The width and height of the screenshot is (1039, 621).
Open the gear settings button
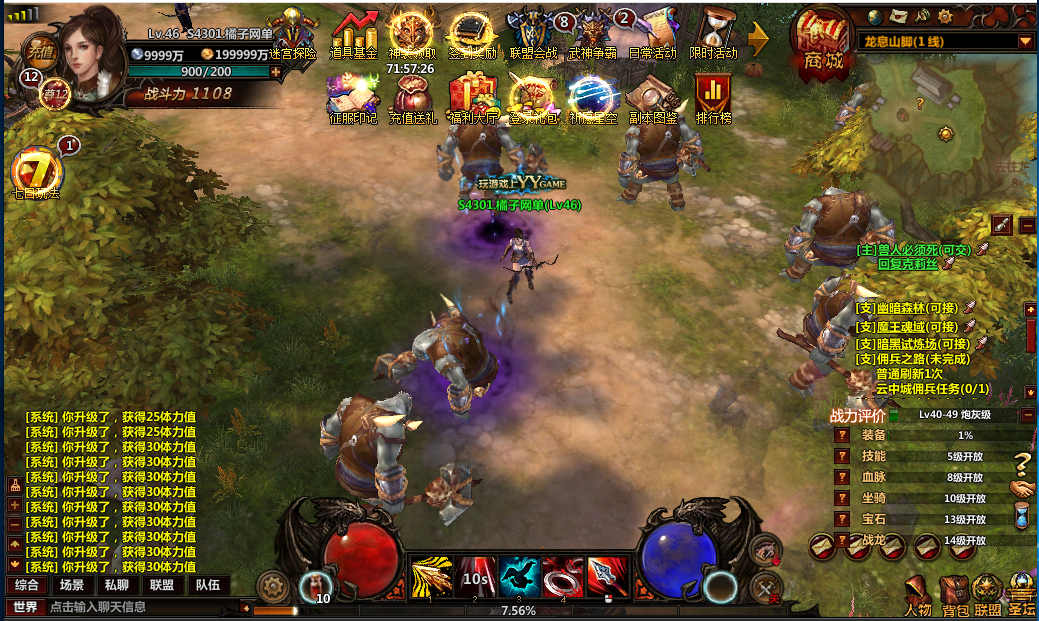click(272, 586)
